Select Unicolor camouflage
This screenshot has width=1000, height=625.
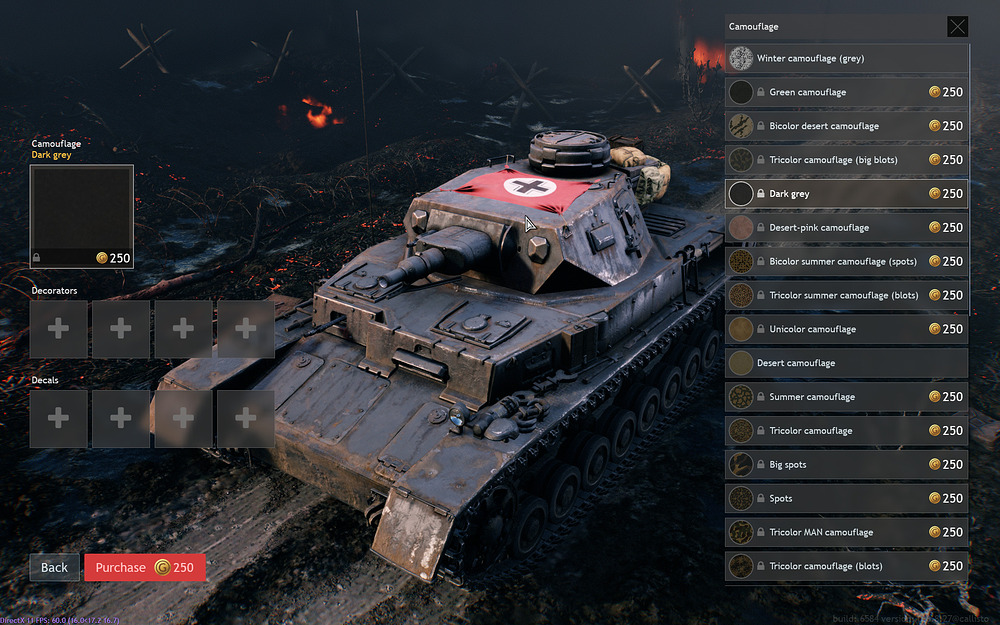coord(847,329)
